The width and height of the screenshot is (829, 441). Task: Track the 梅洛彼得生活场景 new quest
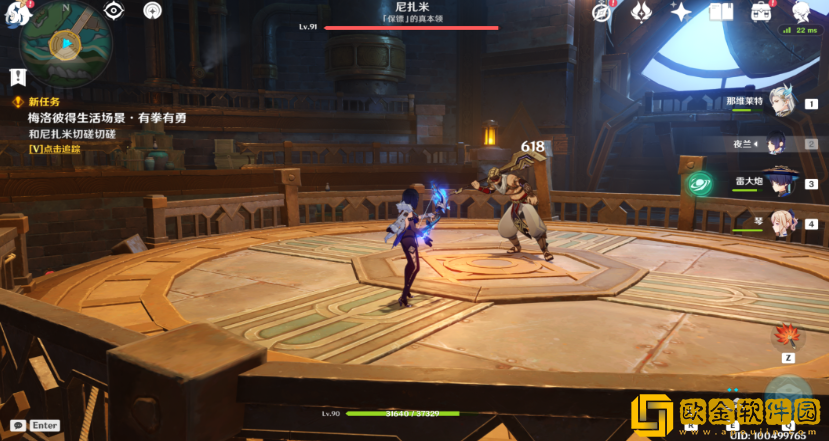tap(106, 118)
